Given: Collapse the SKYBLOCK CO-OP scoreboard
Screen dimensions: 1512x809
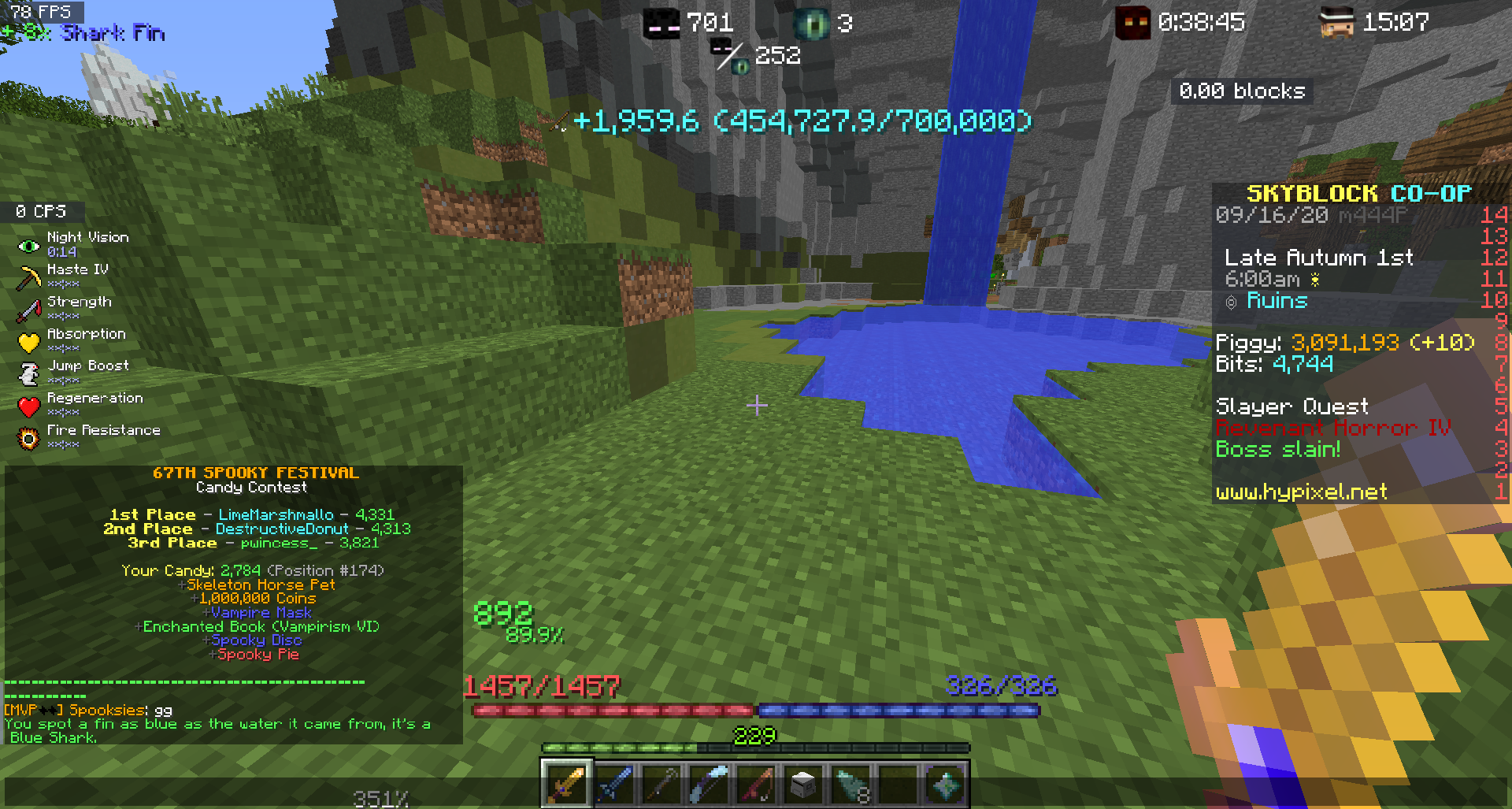Looking at the screenshot, I should click(x=1357, y=193).
